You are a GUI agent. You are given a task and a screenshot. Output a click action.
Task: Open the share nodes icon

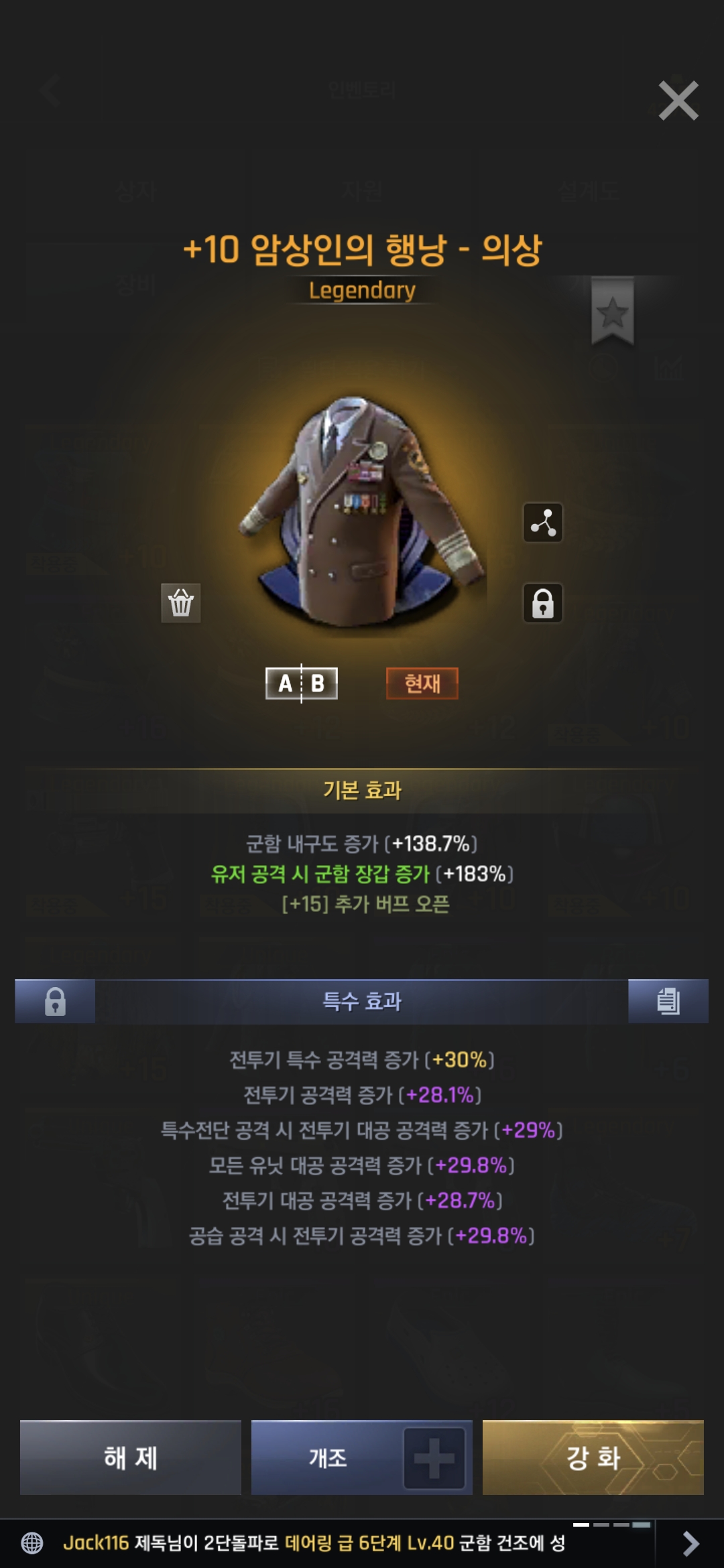542,522
